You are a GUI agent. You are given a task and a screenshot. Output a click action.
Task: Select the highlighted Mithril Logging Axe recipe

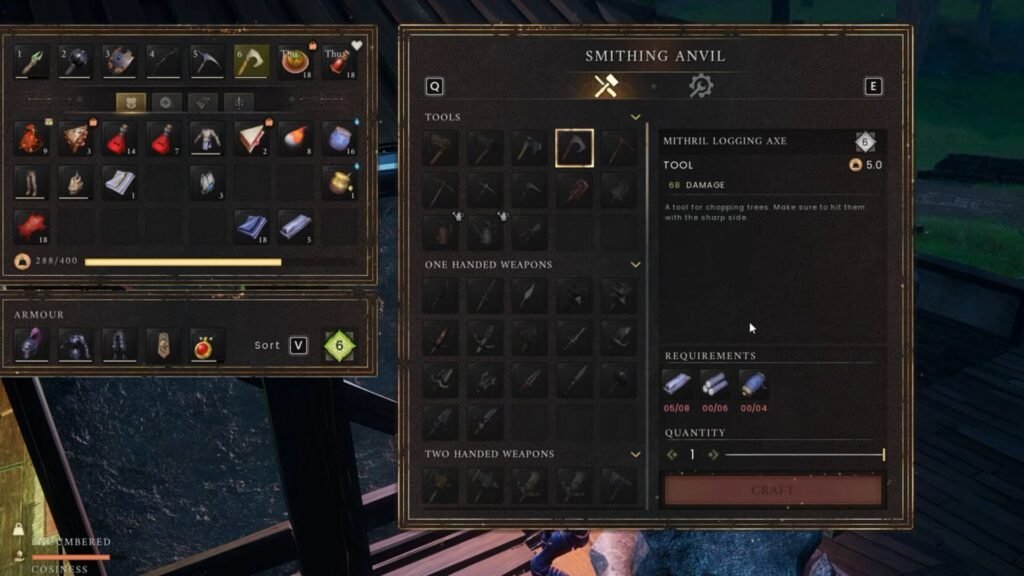click(x=575, y=149)
